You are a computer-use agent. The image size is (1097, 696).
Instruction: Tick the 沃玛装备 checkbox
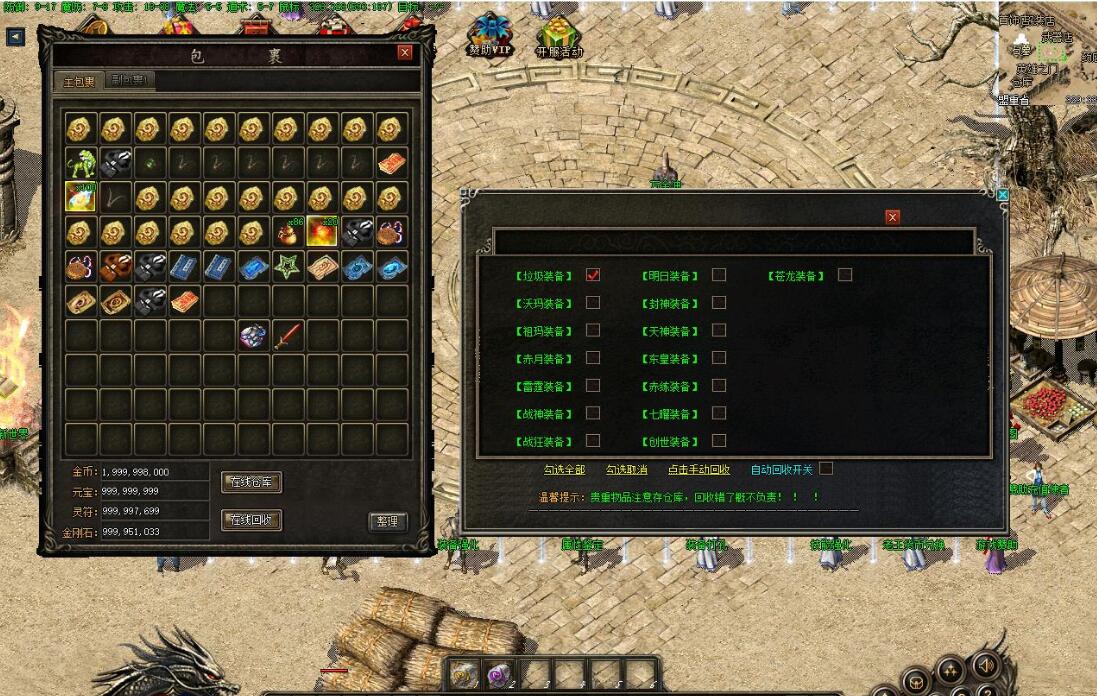(x=593, y=303)
